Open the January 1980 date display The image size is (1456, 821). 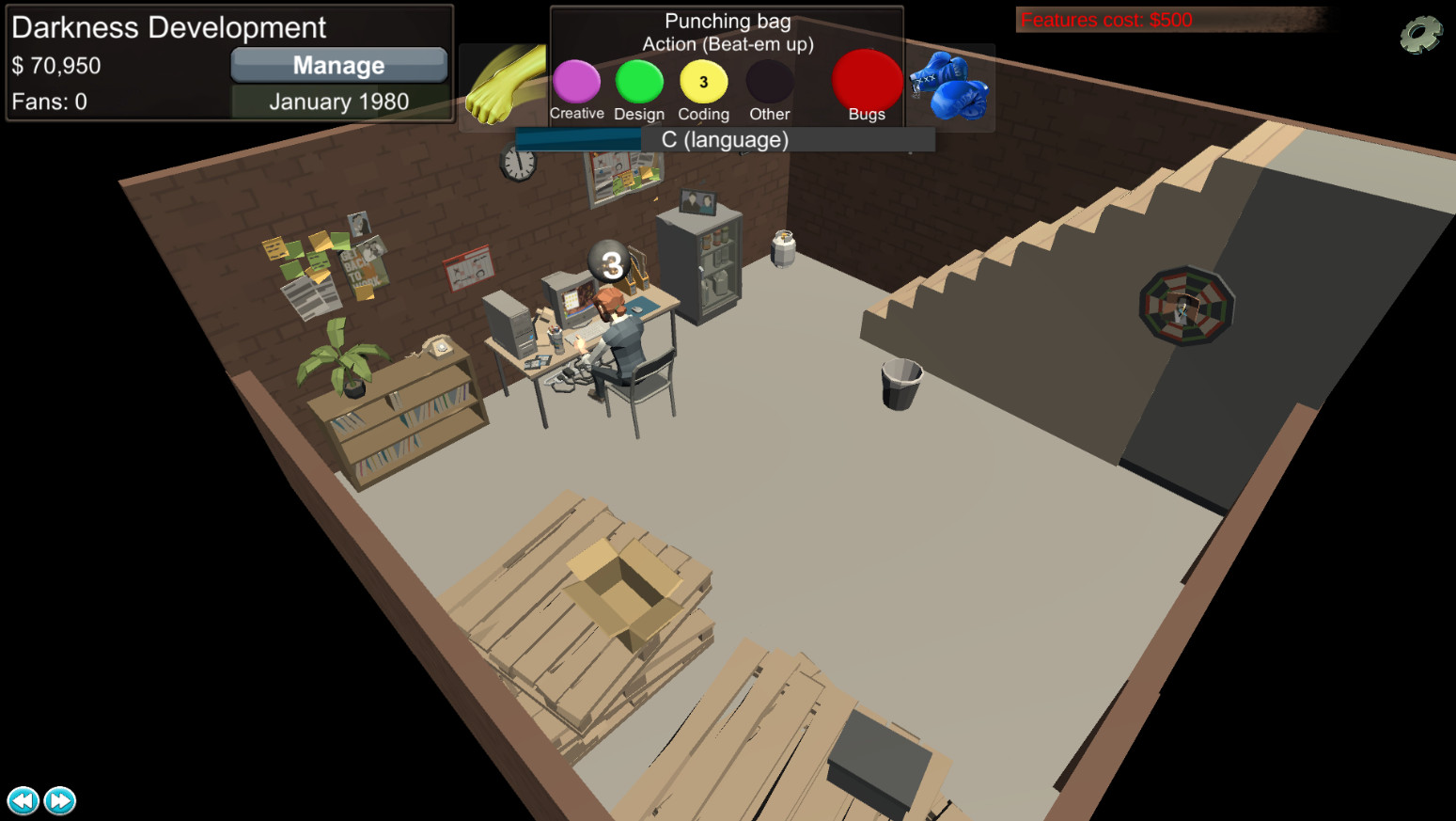(339, 101)
